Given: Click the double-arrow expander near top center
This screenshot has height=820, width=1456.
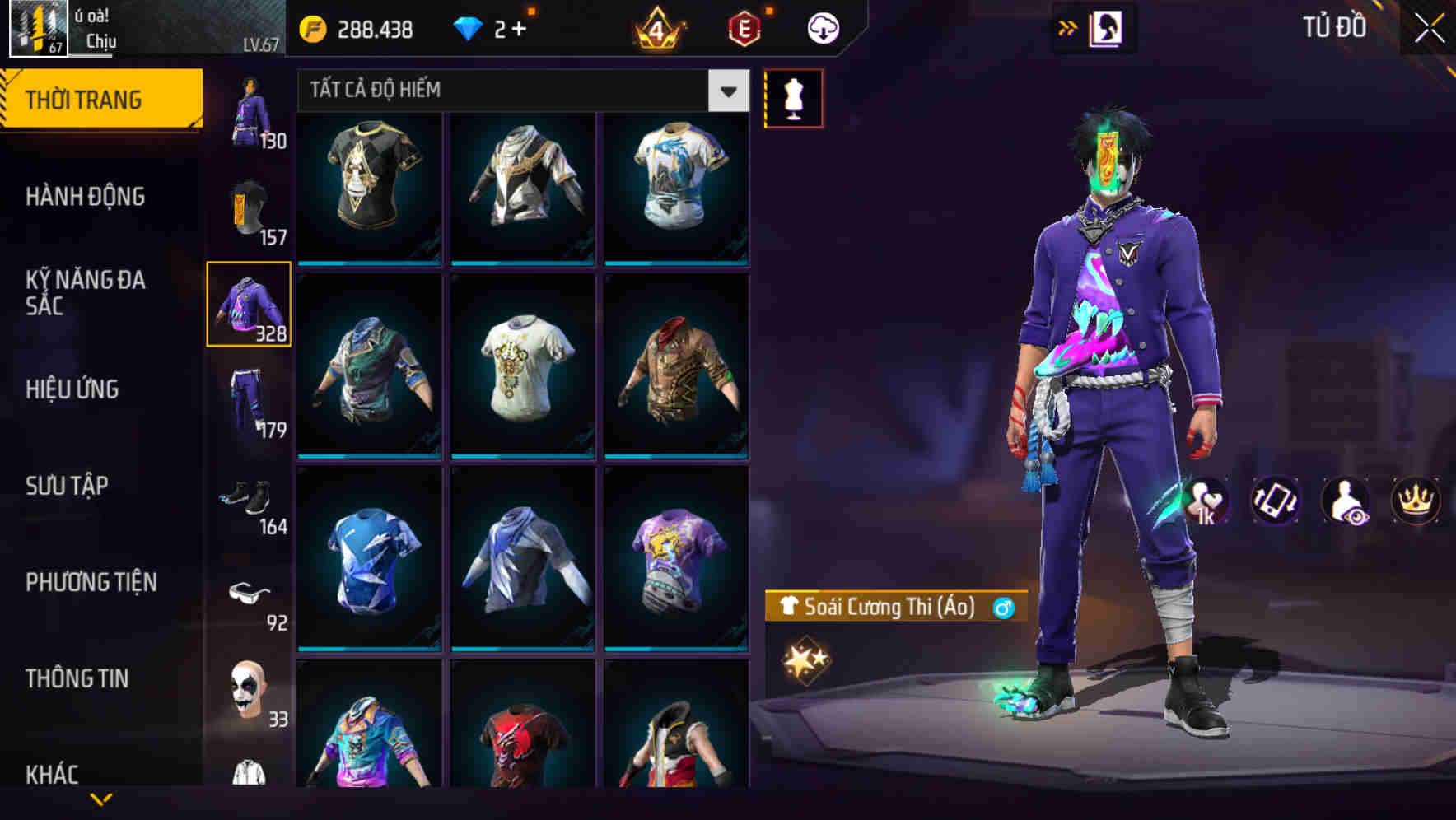Looking at the screenshot, I should coord(1066,26).
